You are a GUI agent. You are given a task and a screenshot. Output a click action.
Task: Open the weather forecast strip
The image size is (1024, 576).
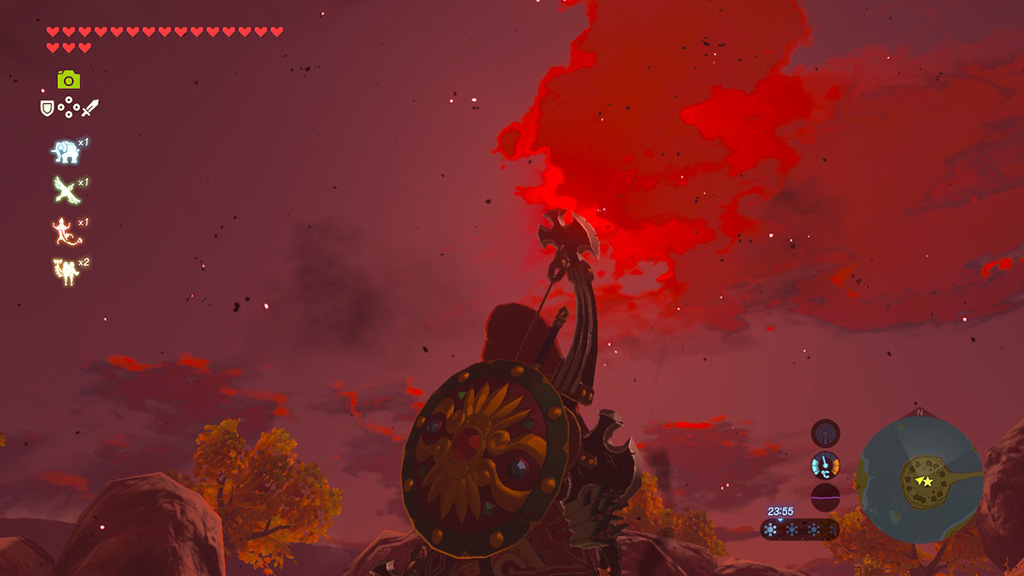click(800, 530)
